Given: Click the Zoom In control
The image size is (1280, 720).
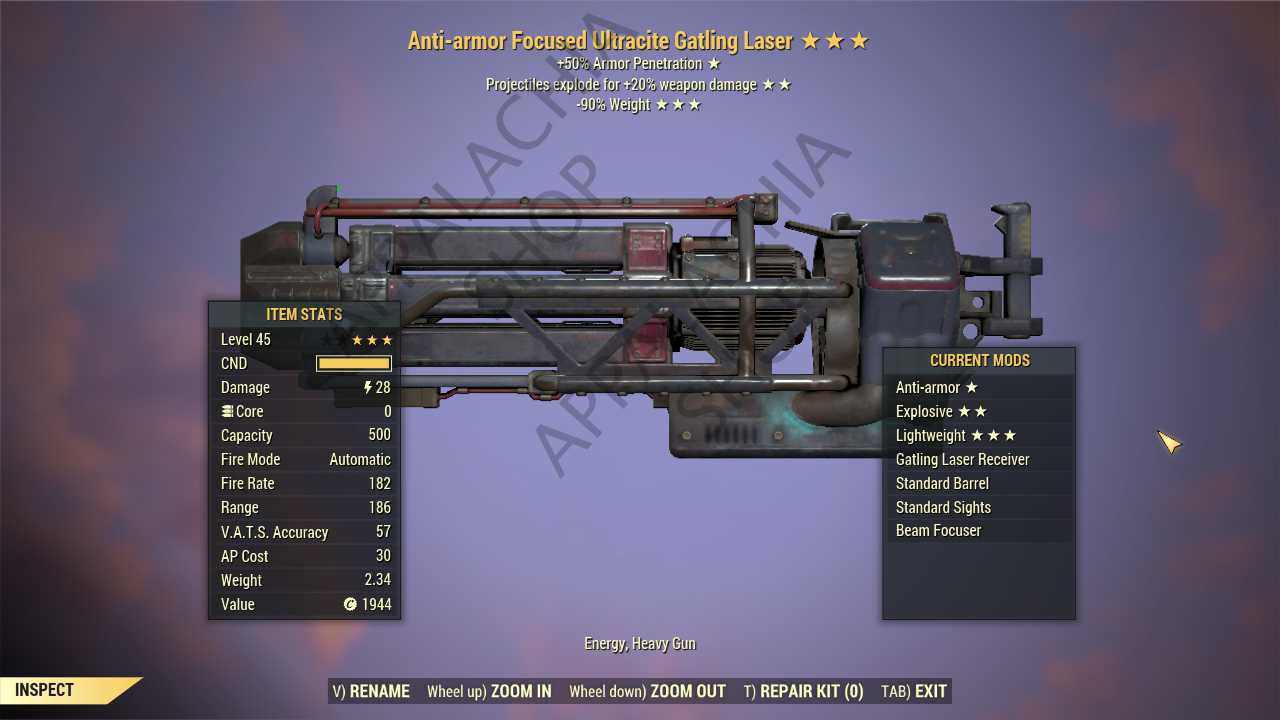Looking at the screenshot, I should (489, 691).
